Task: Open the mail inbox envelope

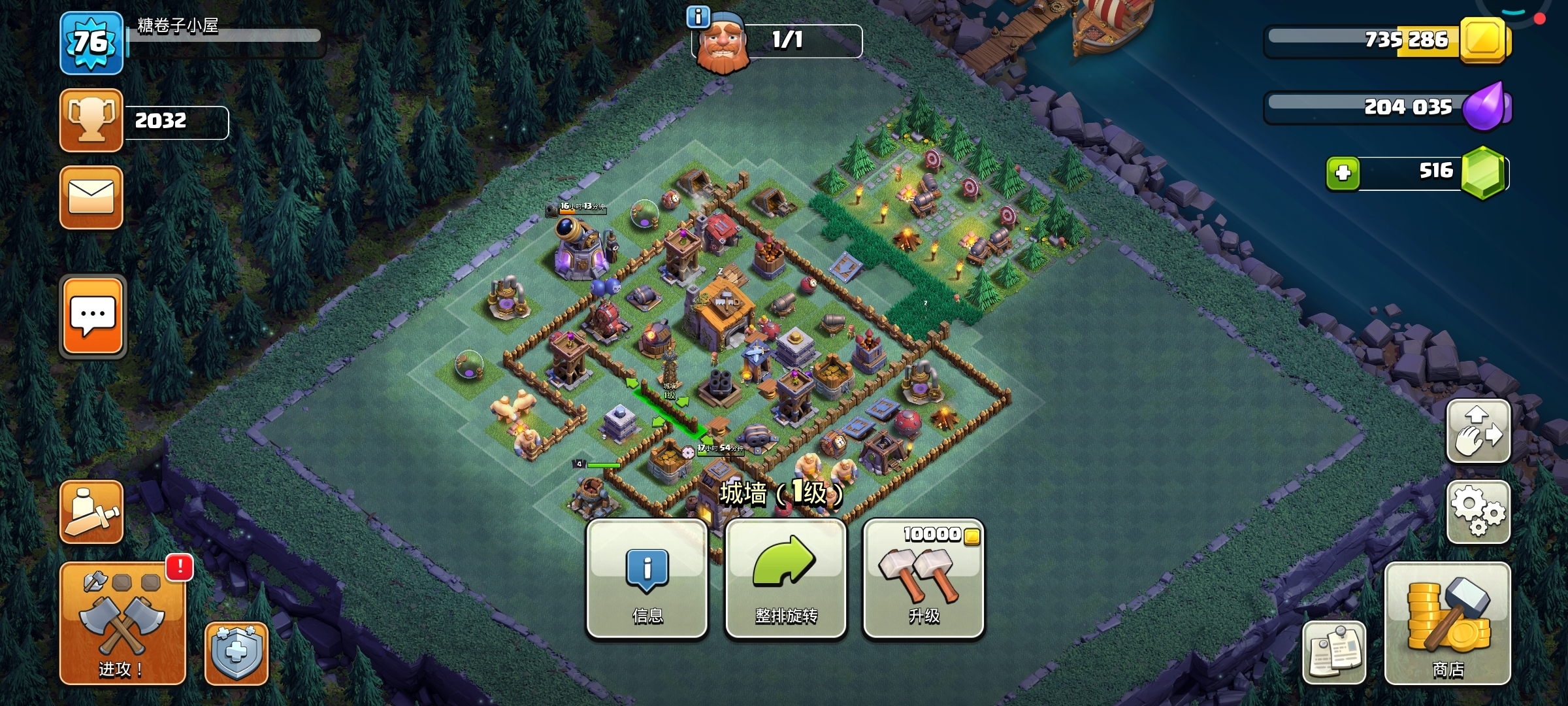Action: tap(91, 197)
